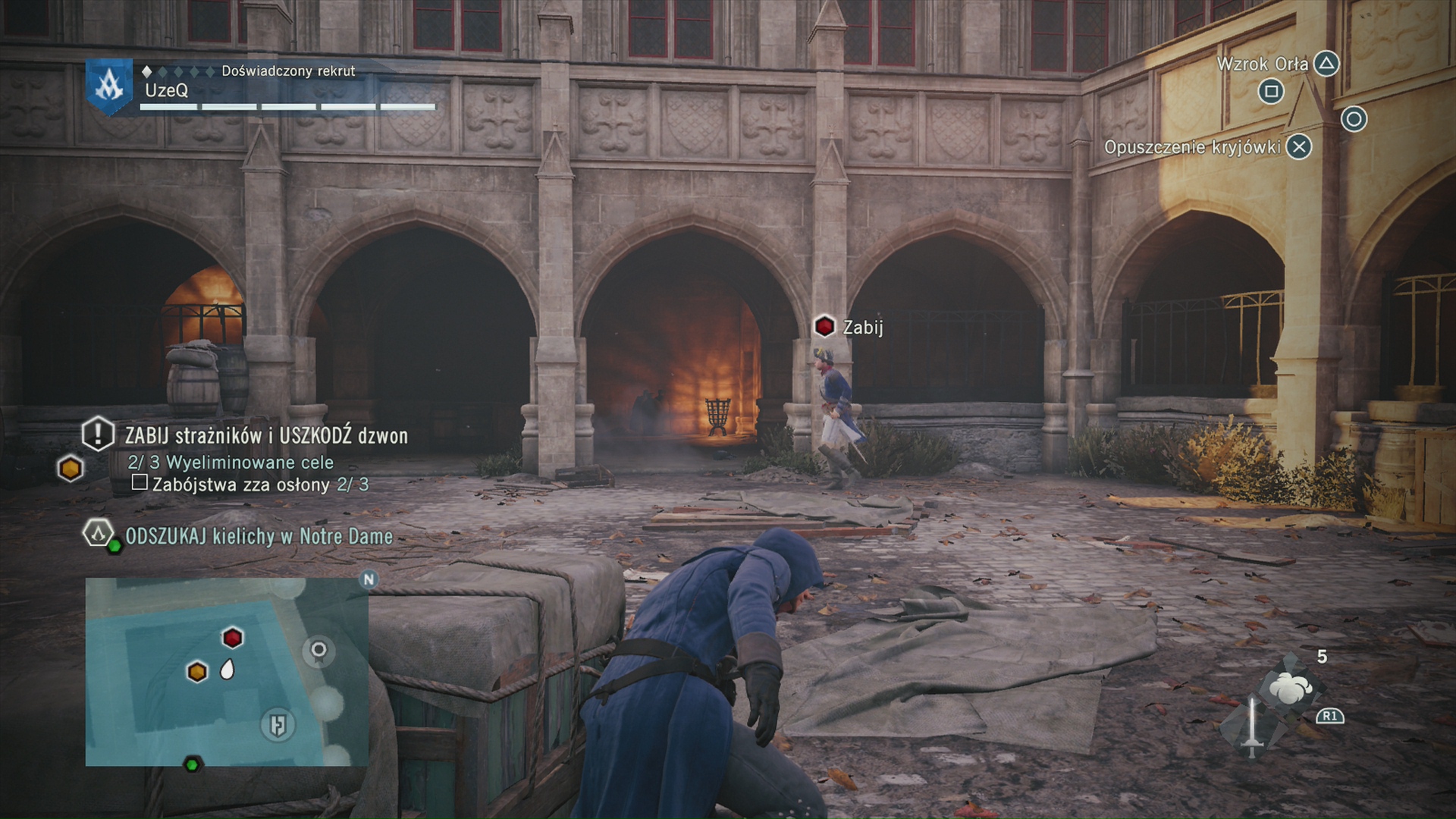This screenshot has width=1456, height=819.
Task: Click the circular viewpoint marker on minimap
Action: (318, 650)
